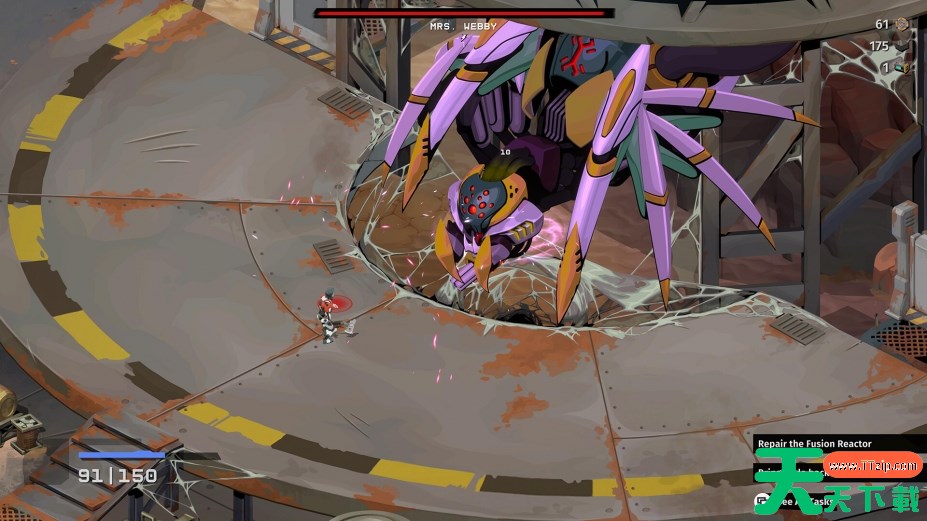
Task: Select the Repair the Fusion Reactor objective
Action: 814,443
